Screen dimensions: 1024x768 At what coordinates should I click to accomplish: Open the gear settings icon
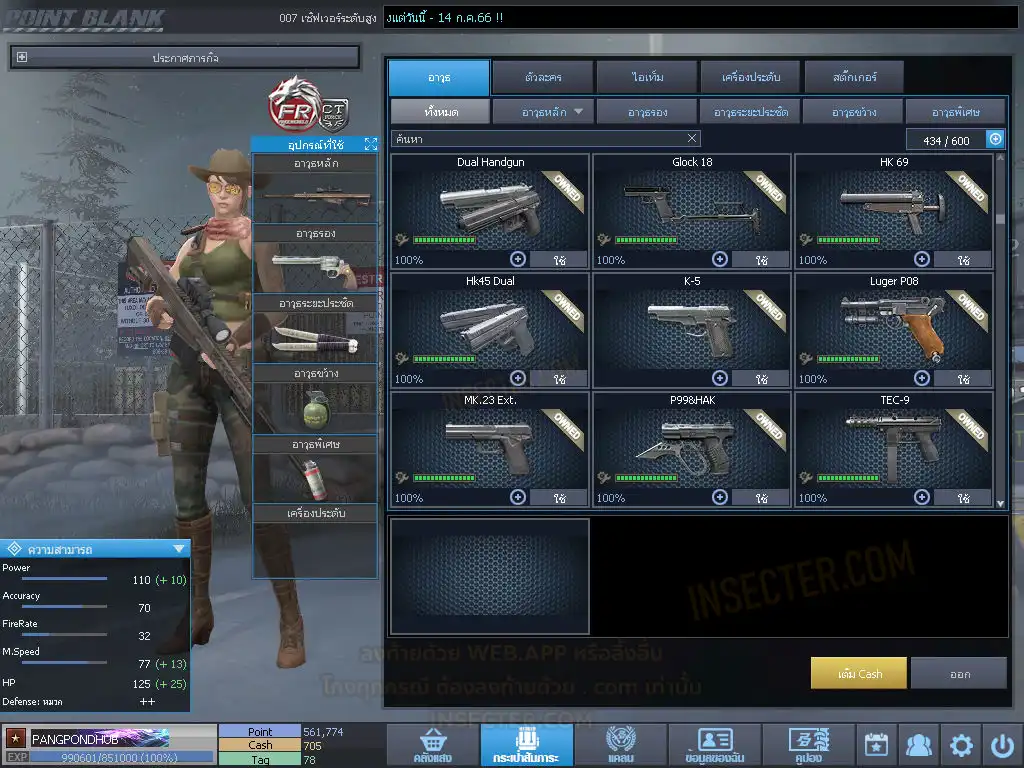pyautogui.click(x=961, y=745)
